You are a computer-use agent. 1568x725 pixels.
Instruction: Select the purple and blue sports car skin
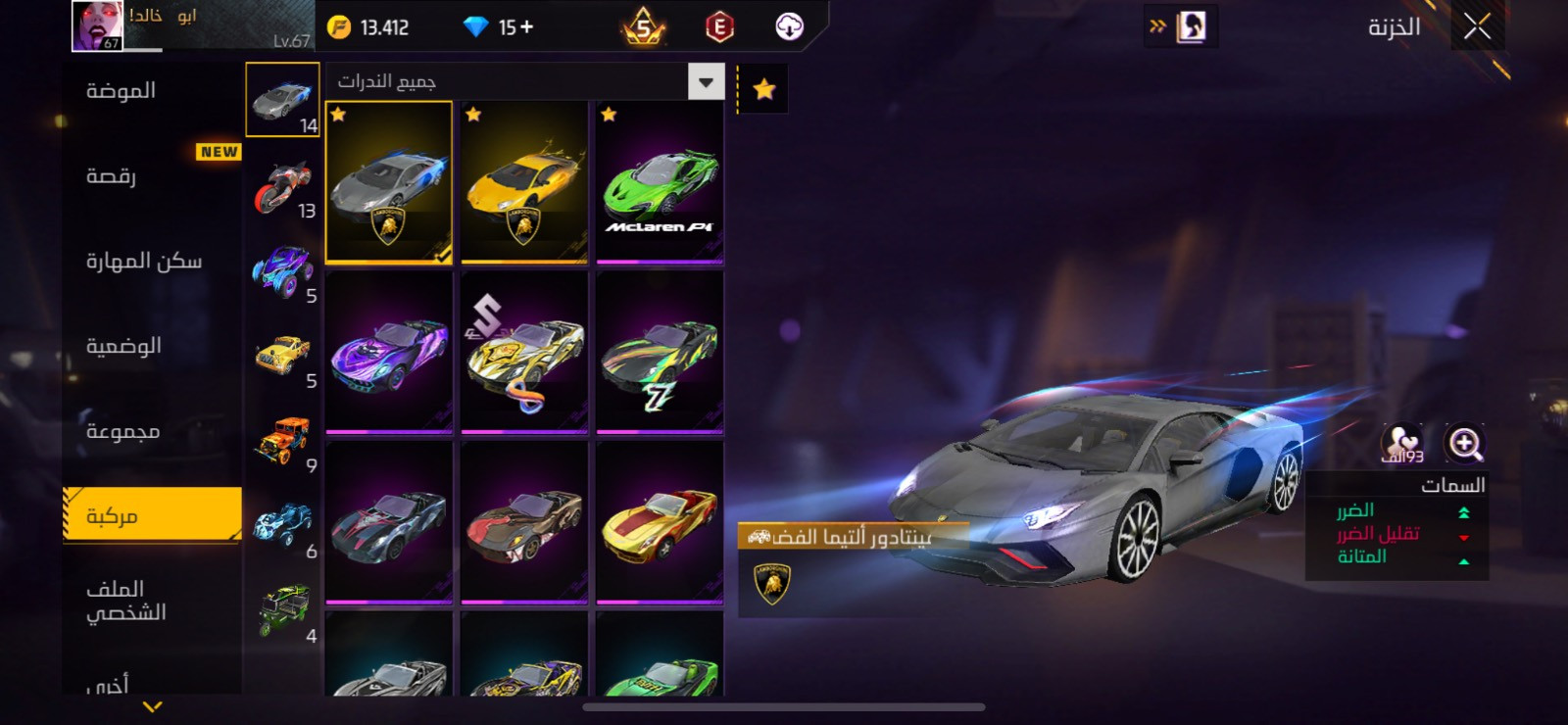pos(389,353)
